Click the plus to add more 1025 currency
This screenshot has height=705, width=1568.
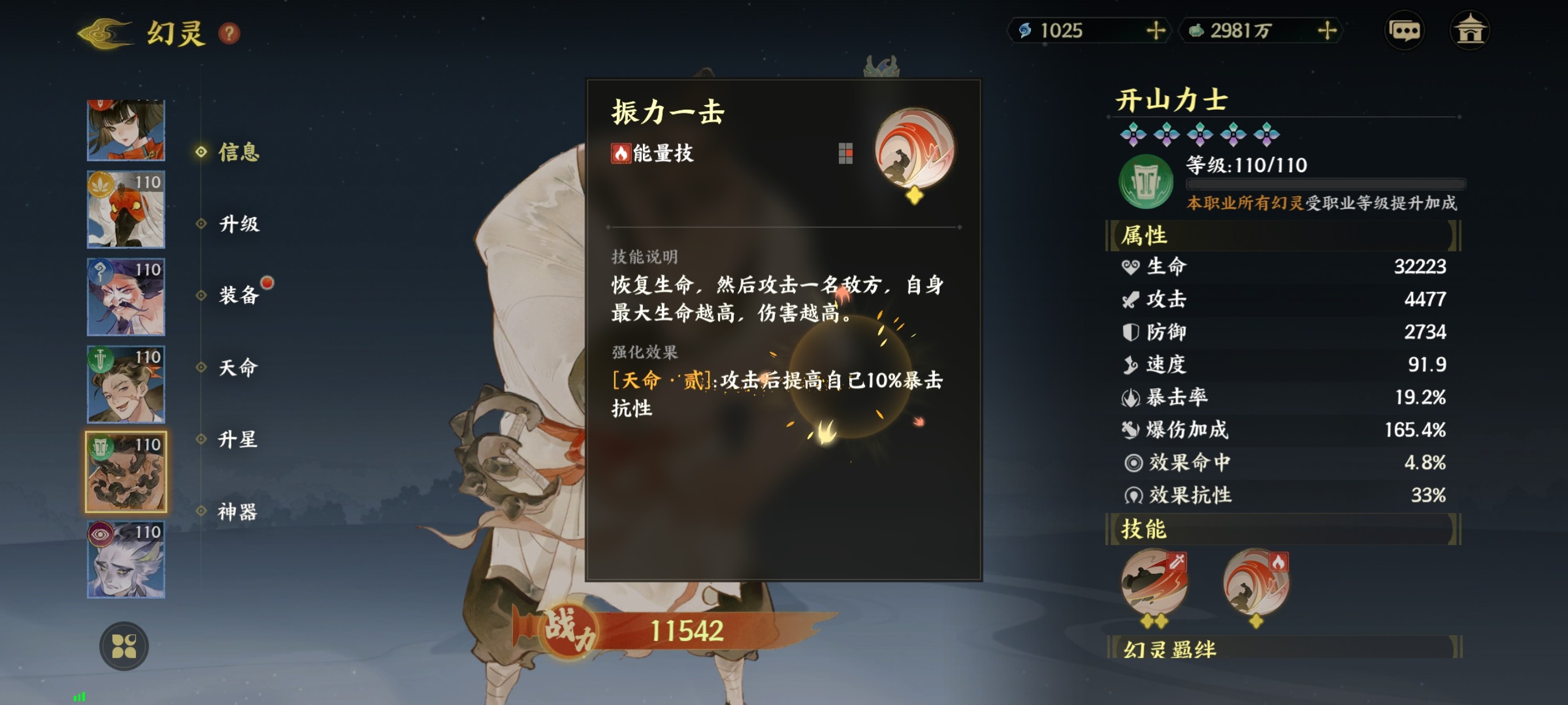coord(1156,32)
